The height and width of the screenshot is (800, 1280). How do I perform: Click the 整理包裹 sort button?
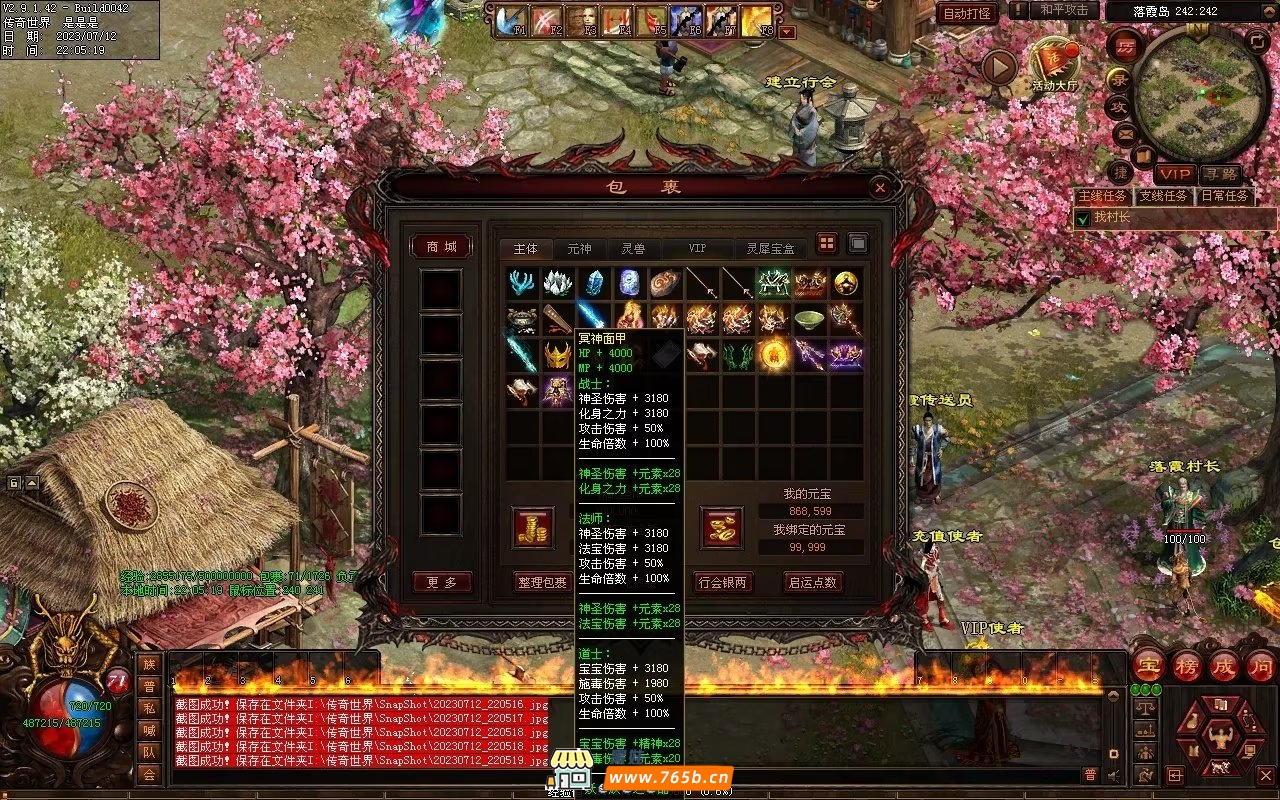click(542, 582)
